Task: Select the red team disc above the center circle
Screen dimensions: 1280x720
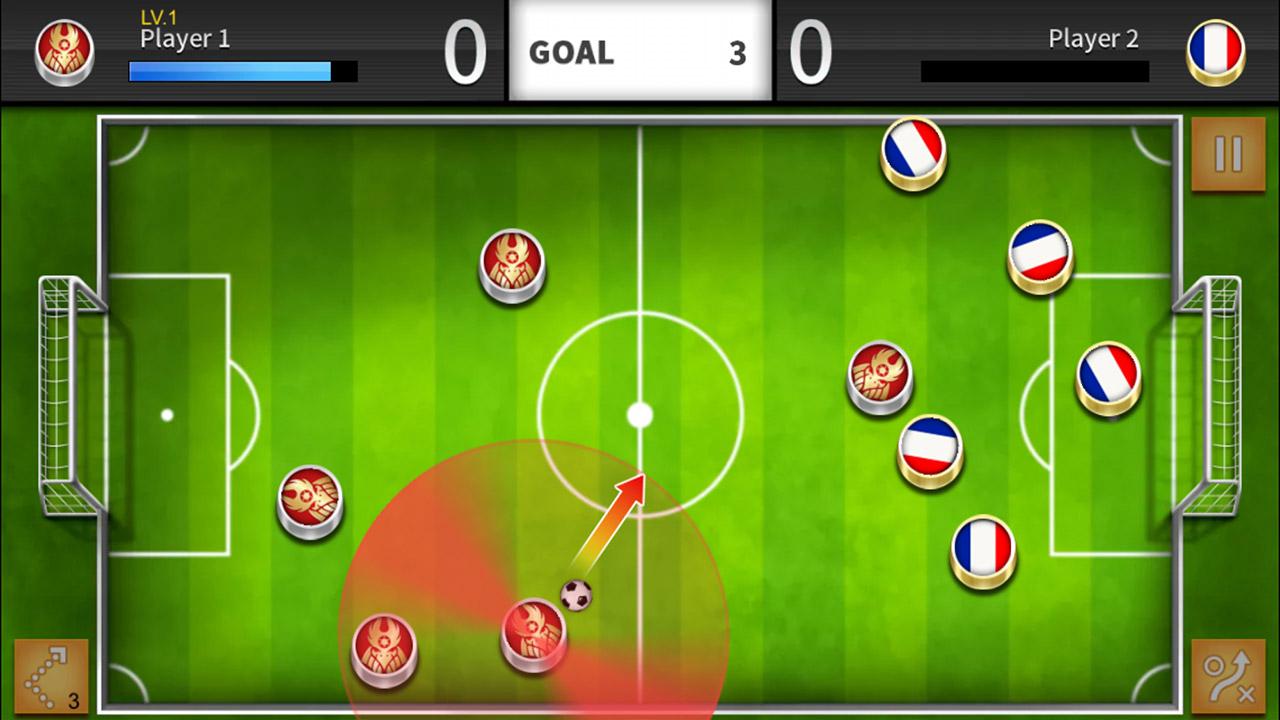Action: click(x=511, y=263)
